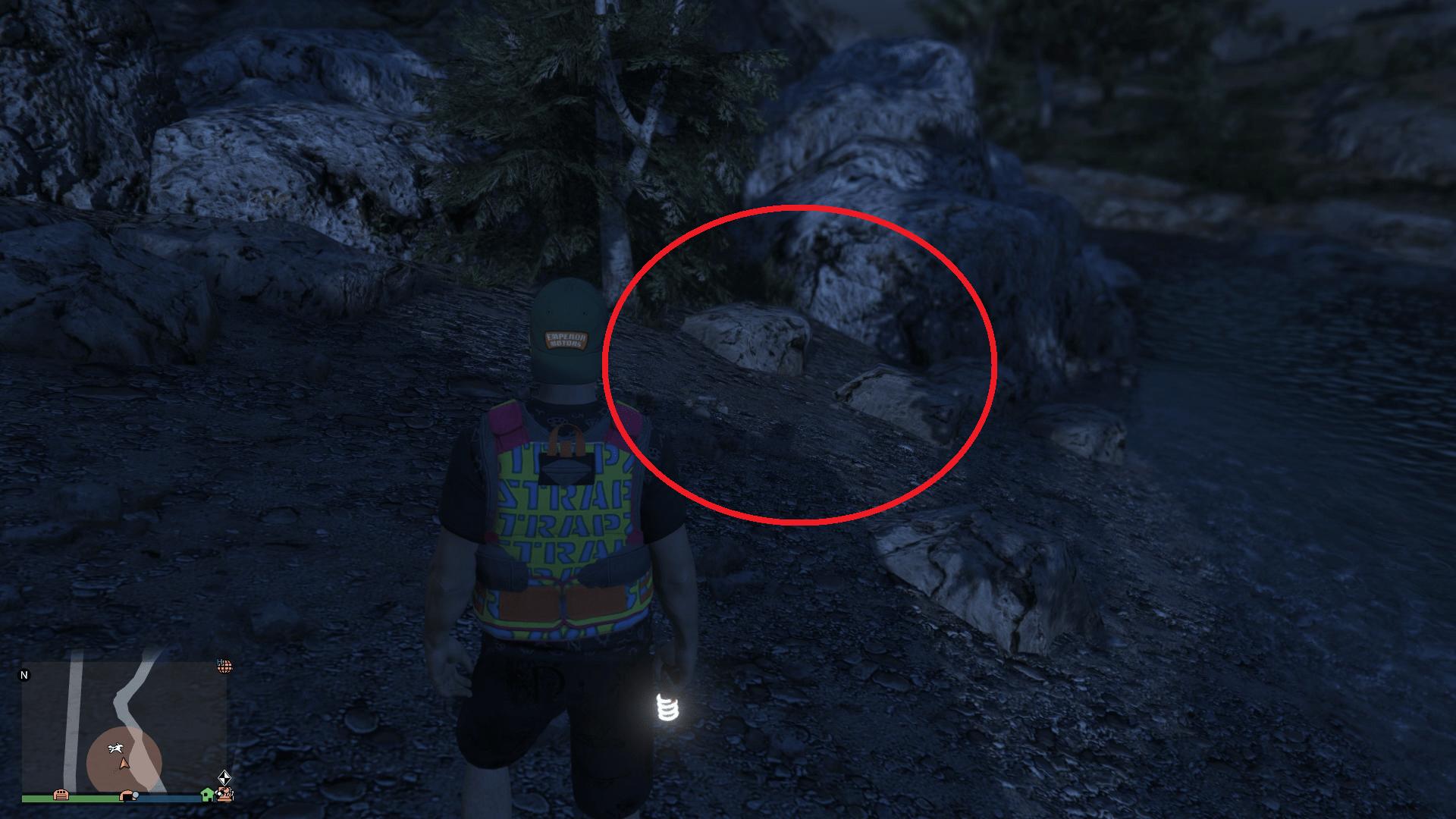The width and height of the screenshot is (1456, 819).
Task: Click the orange couch icon on the health bar
Action: point(61,795)
